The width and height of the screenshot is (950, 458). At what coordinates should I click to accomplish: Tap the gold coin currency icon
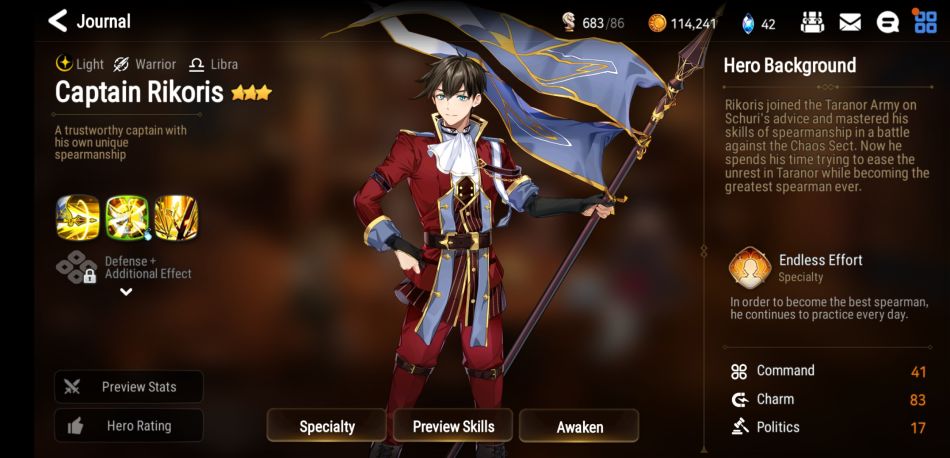click(657, 23)
